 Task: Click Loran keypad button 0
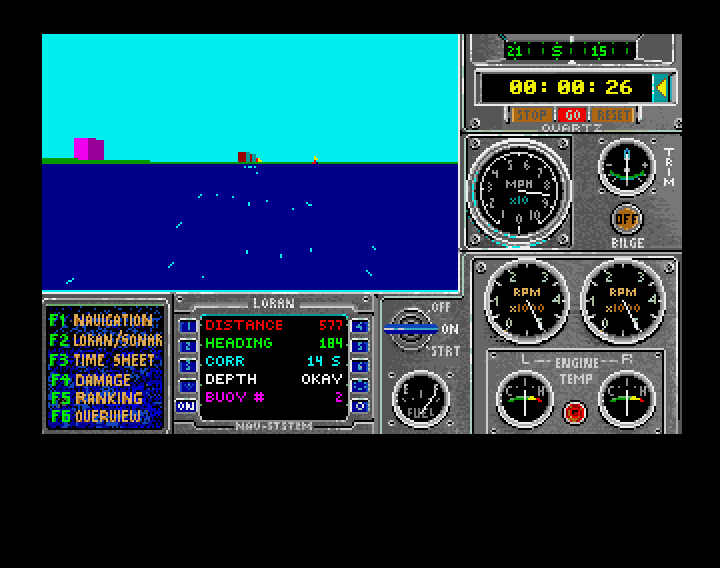click(x=360, y=406)
